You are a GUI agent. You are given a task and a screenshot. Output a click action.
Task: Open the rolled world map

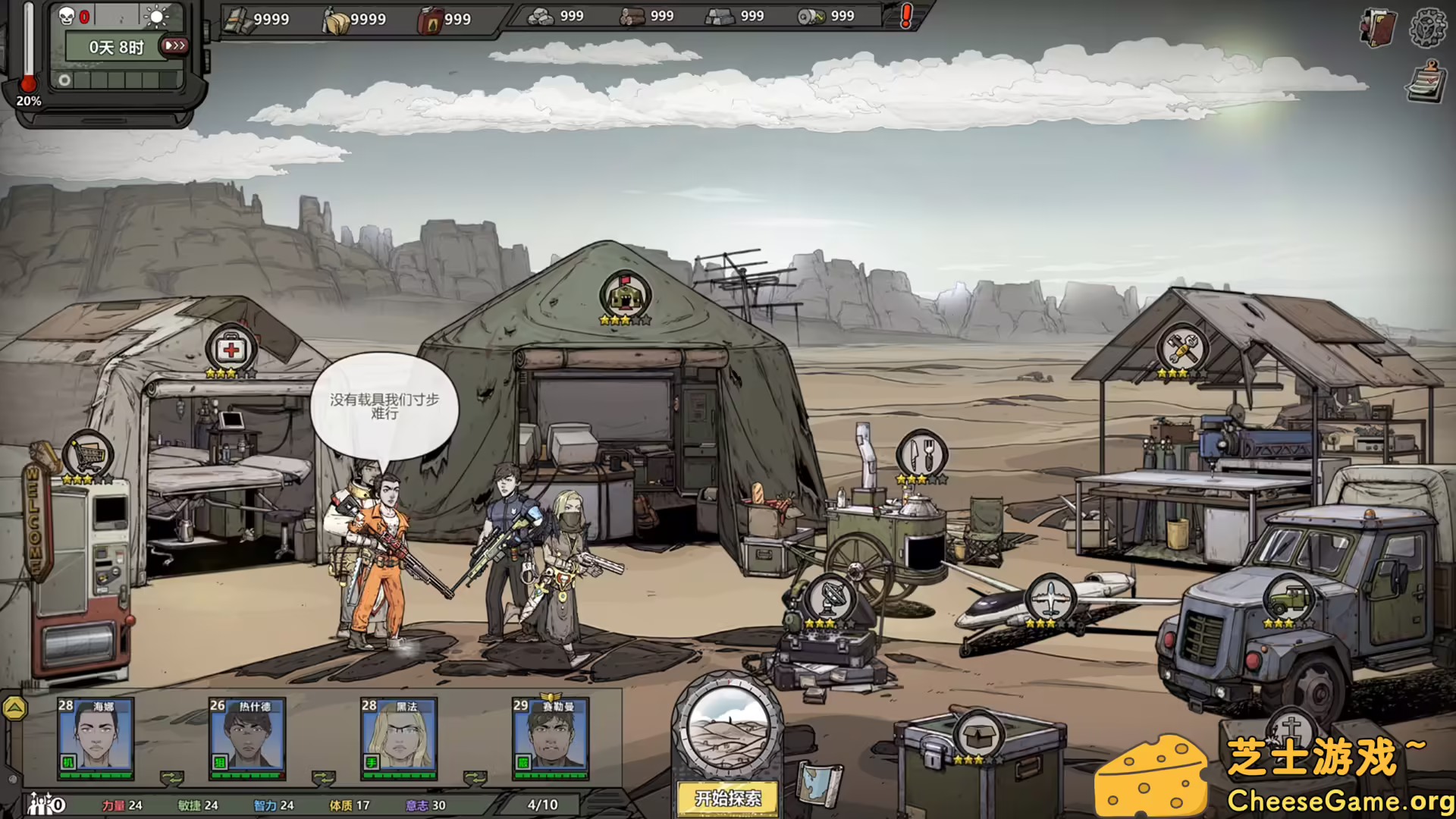coord(820,783)
